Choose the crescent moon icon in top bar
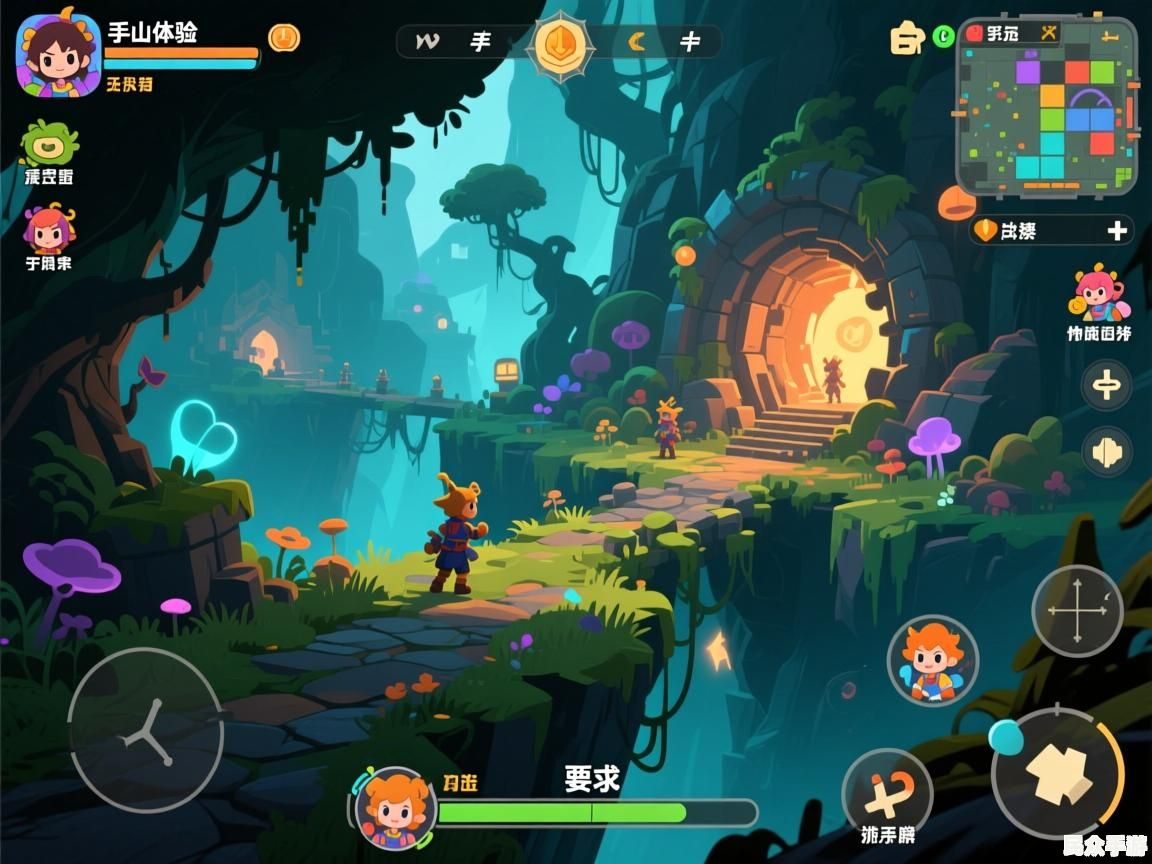Viewport: 1152px width, 864px height. [636, 41]
